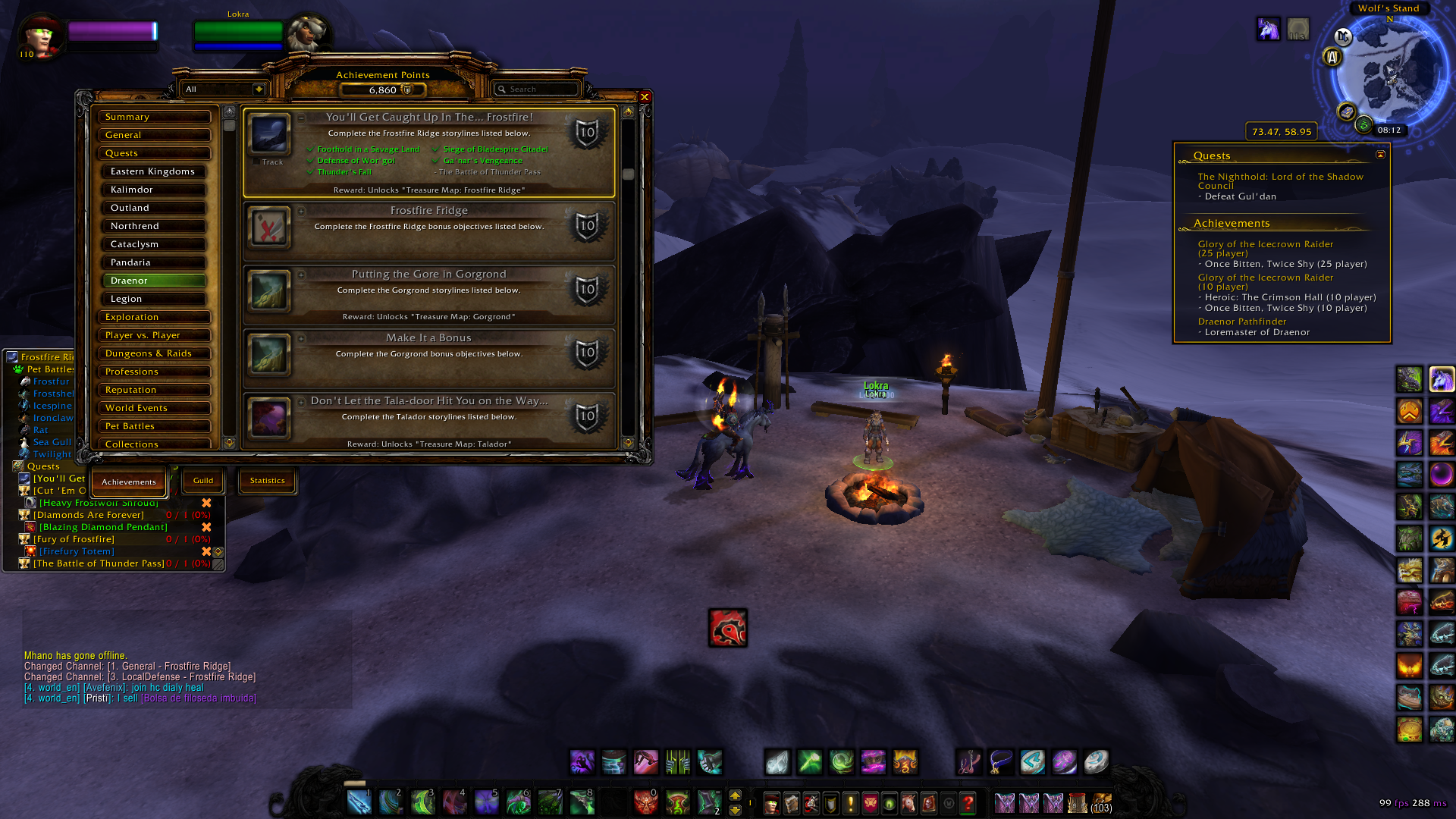
Task: Choose the Dungeons & Raids category
Action: 155,353
